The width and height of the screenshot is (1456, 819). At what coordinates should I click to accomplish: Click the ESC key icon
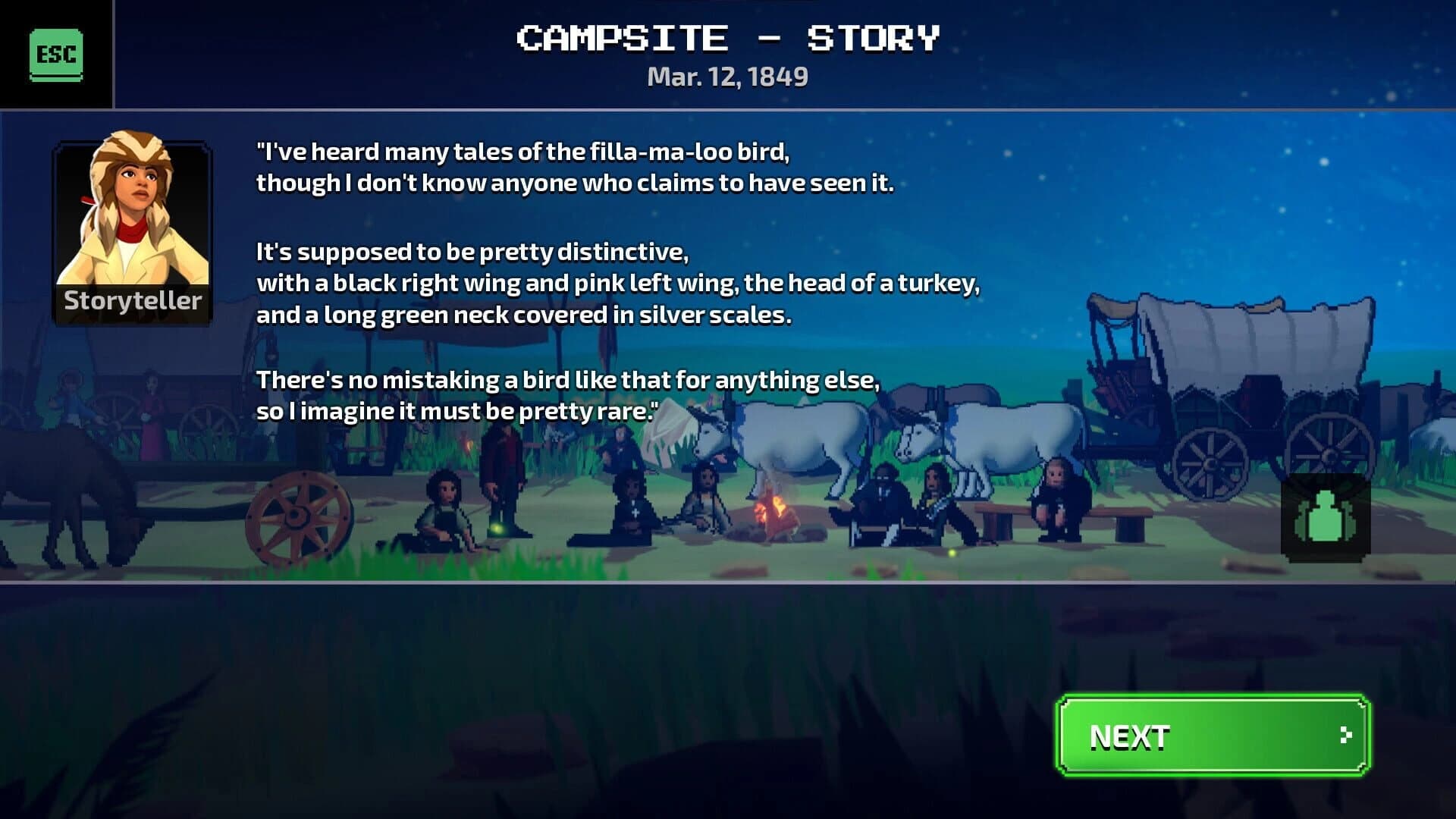pos(55,53)
